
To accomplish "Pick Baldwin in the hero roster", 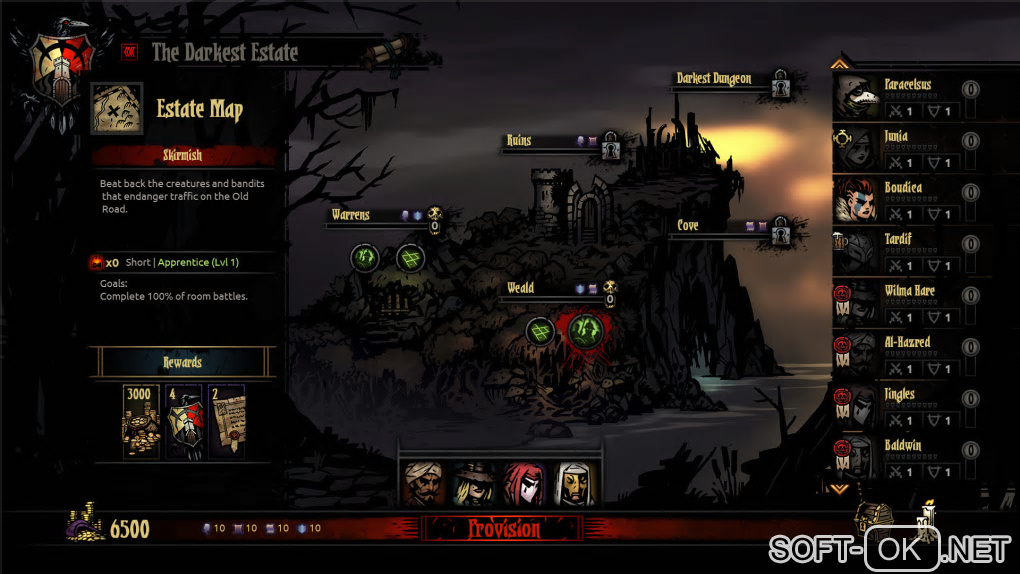I will [909, 457].
